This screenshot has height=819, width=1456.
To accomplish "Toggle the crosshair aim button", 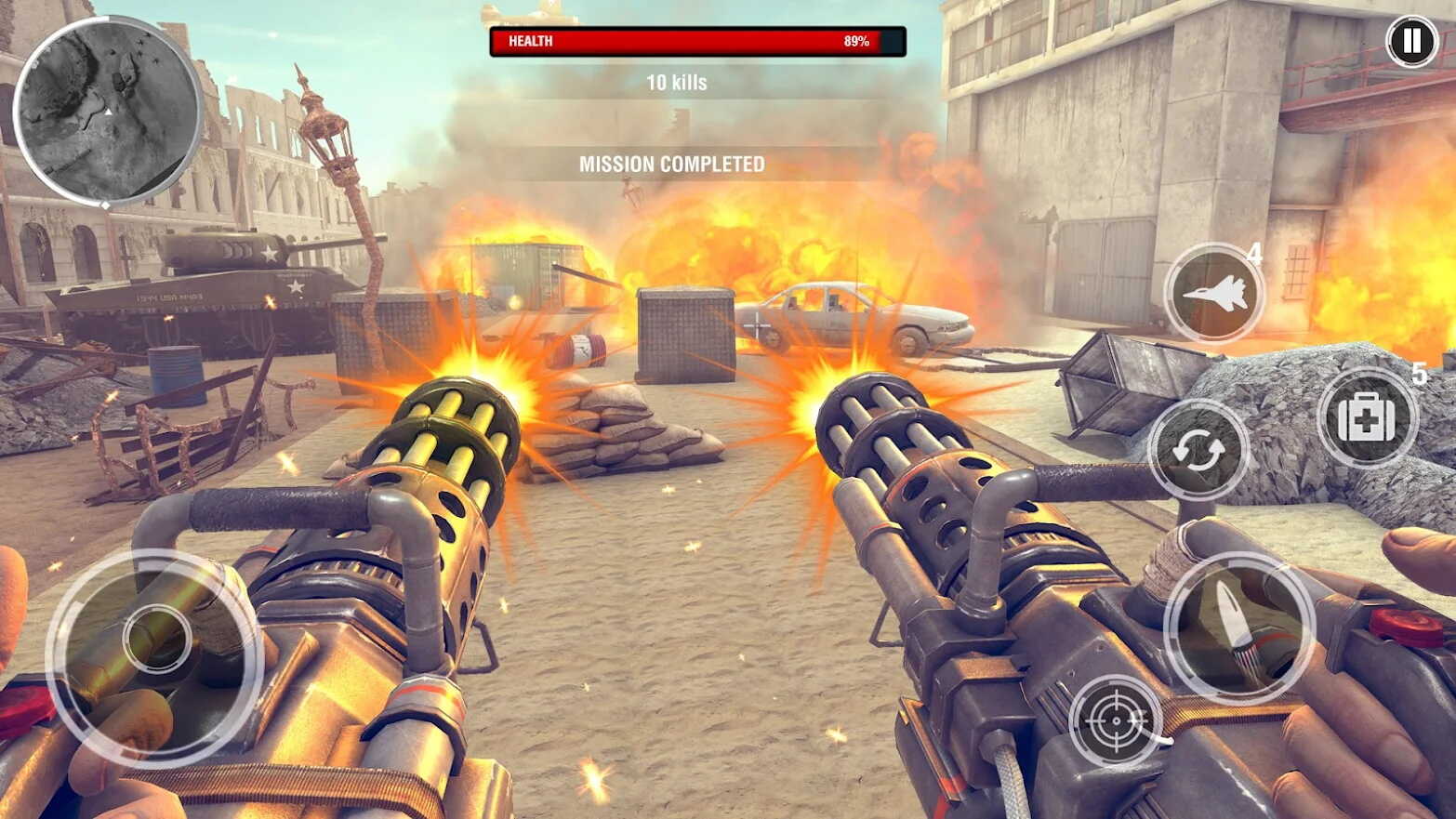I will point(1115,720).
